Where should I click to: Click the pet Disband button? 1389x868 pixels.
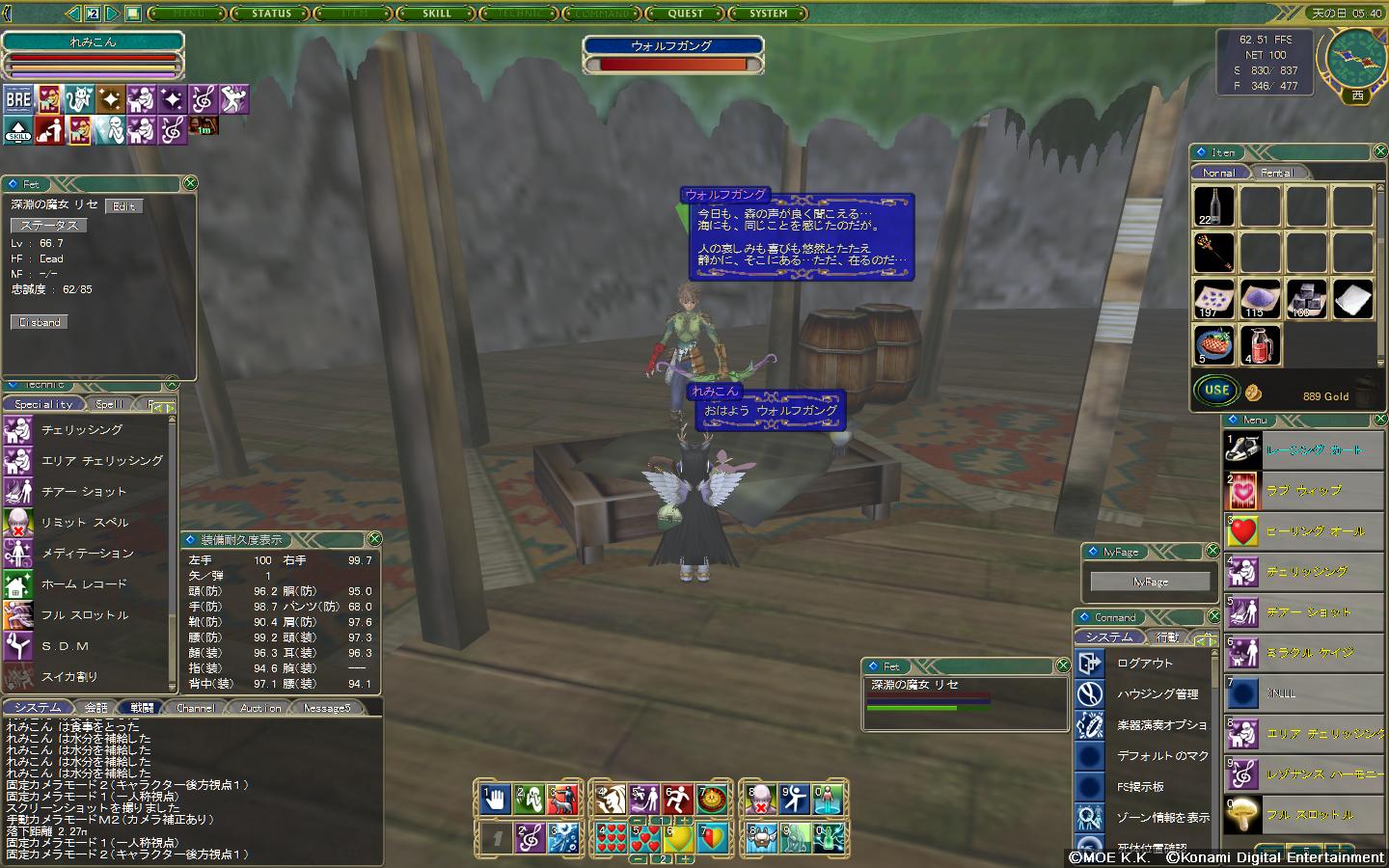[40, 322]
